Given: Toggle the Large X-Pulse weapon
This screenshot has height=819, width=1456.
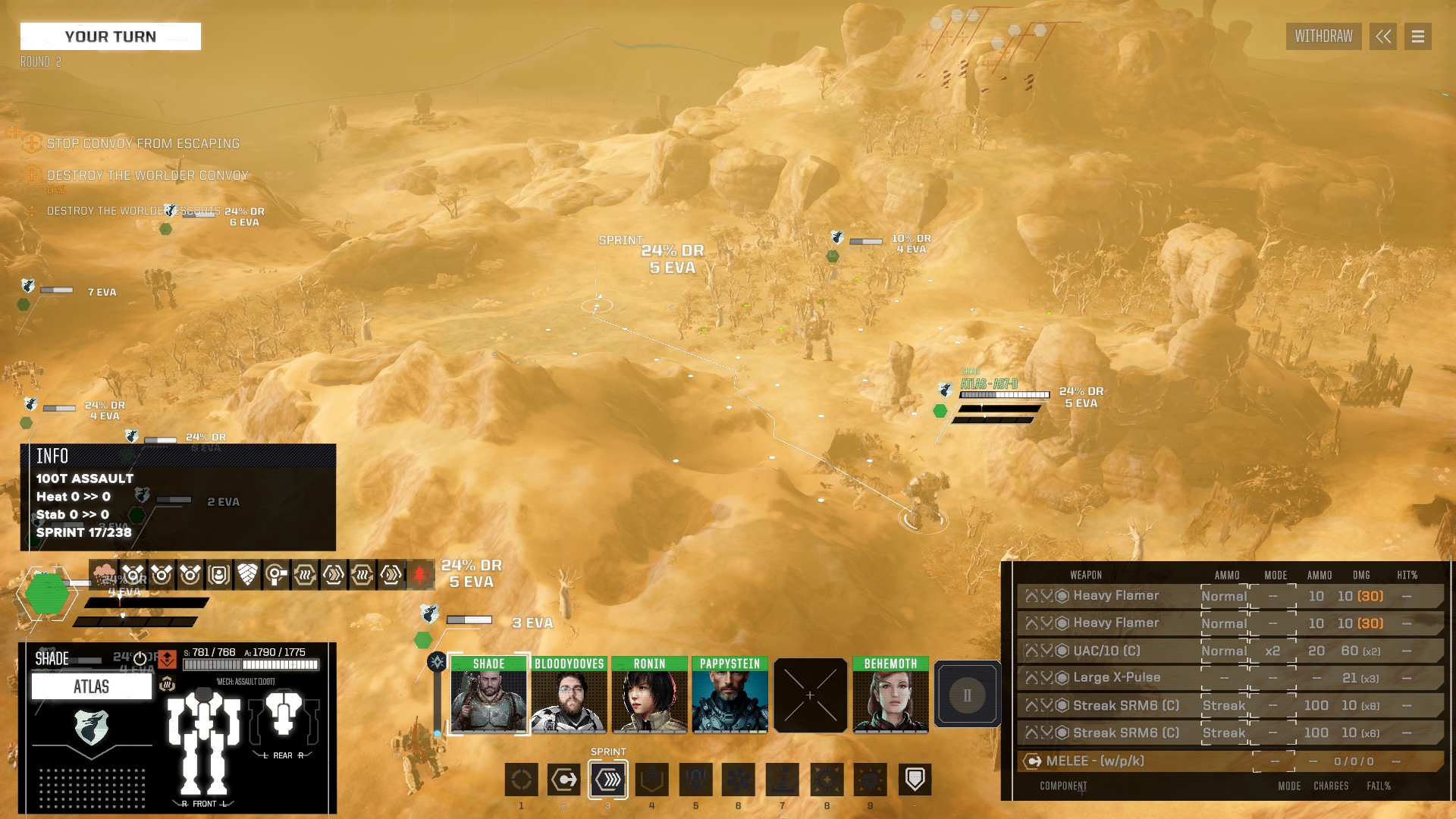Looking at the screenshot, I should point(1116,678).
